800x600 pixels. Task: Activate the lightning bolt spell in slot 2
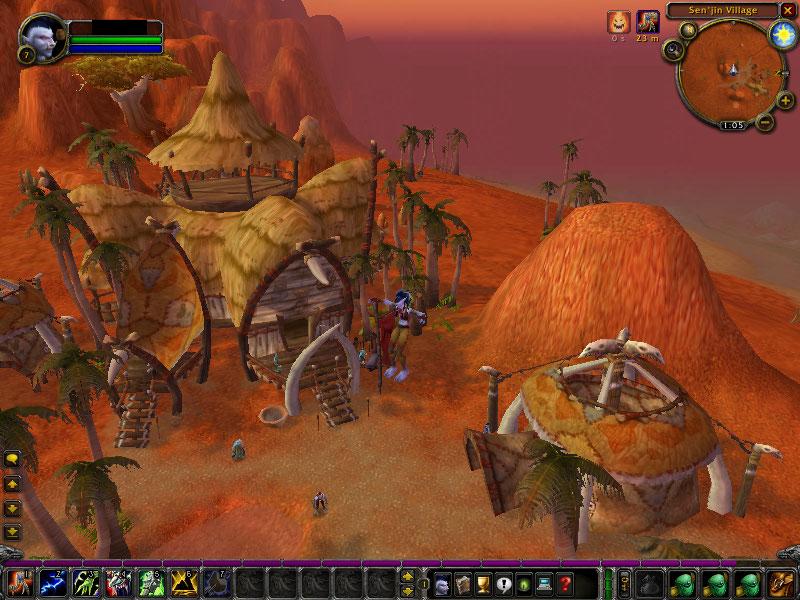[53, 581]
